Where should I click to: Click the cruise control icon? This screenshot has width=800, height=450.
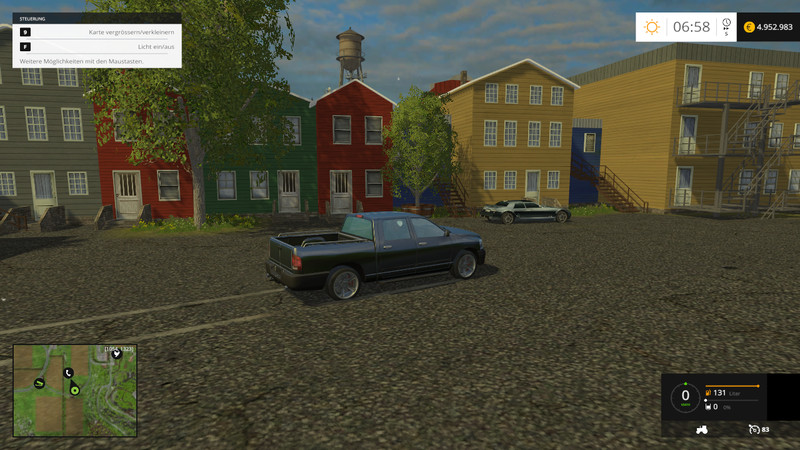754,429
